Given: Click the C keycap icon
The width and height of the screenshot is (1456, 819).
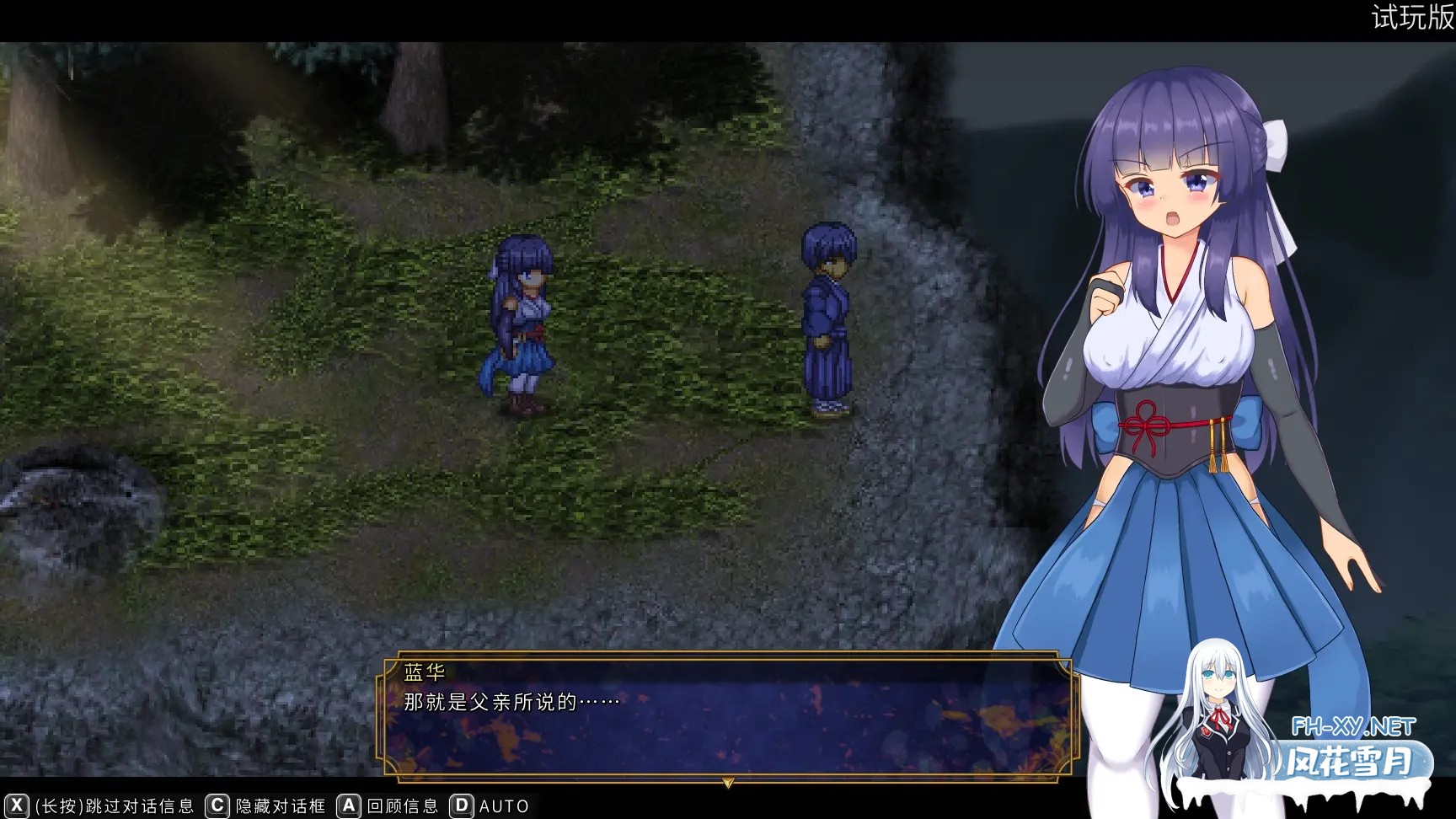Looking at the screenshot, I should [x=217, y=806].
